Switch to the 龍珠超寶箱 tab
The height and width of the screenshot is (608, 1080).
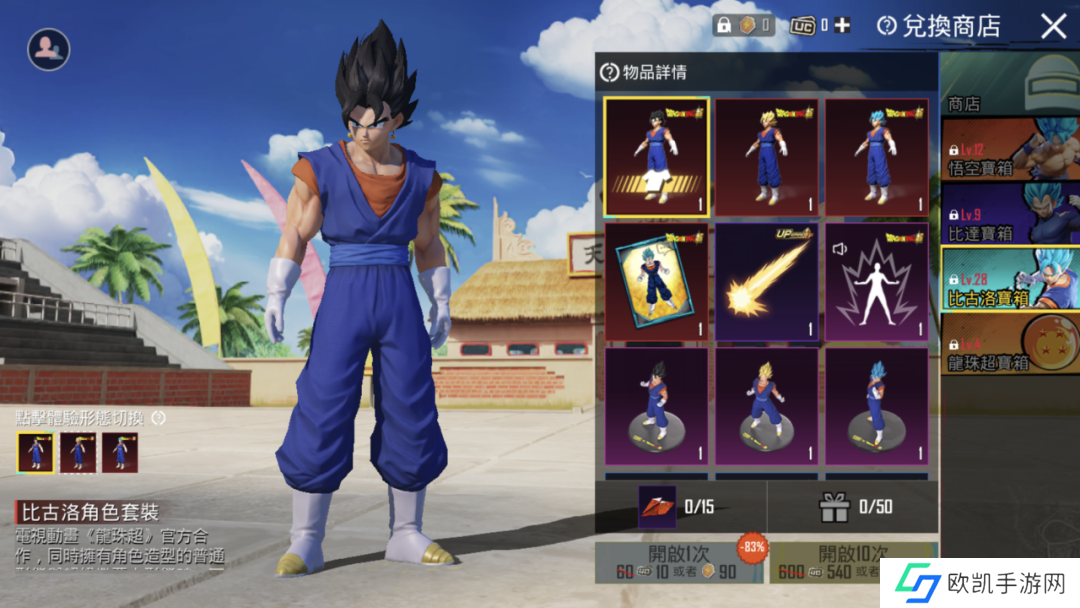(x=1010, y=343)
